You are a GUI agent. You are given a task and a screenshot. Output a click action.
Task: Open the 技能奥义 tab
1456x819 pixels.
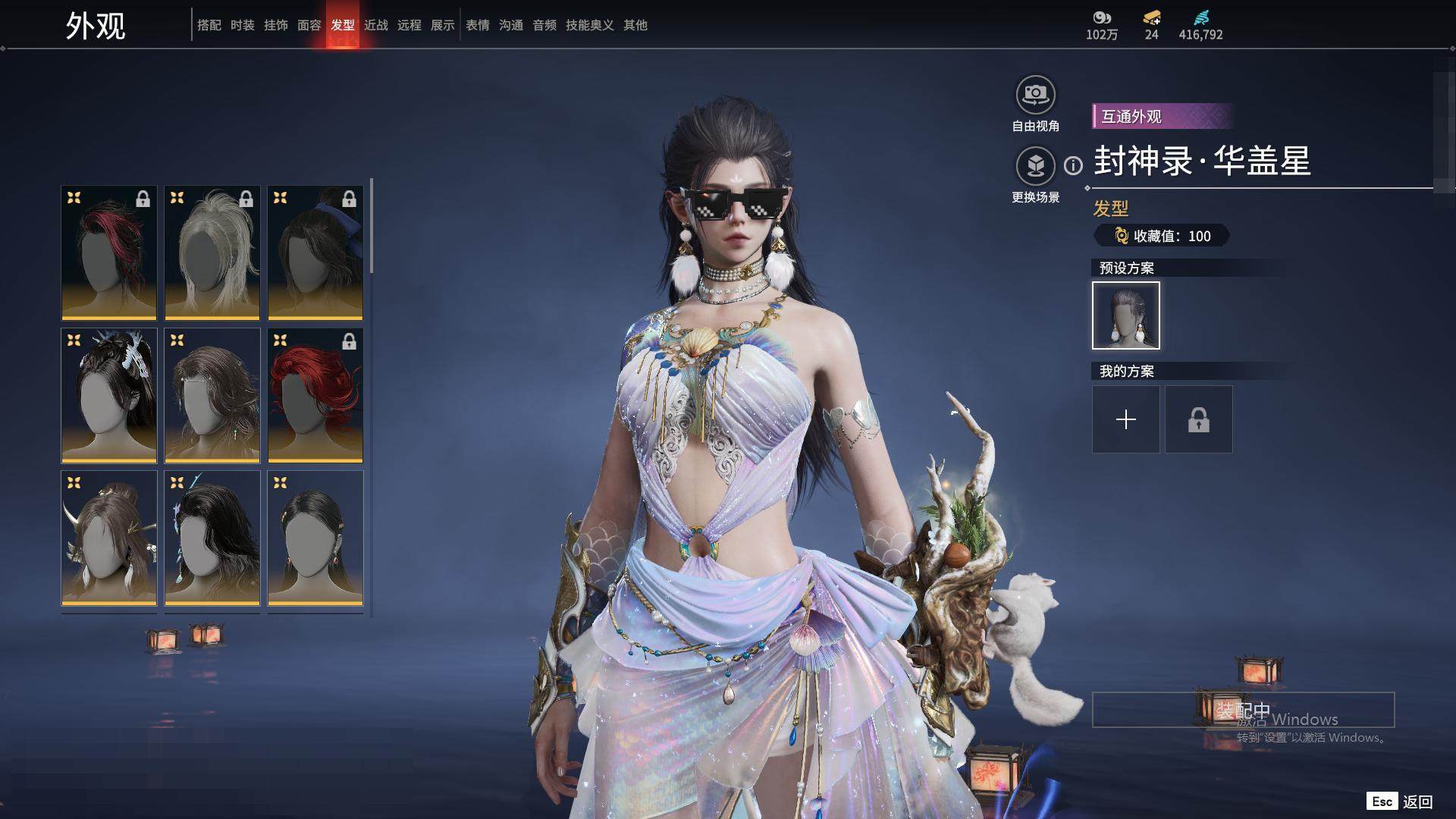coord(589,25)
